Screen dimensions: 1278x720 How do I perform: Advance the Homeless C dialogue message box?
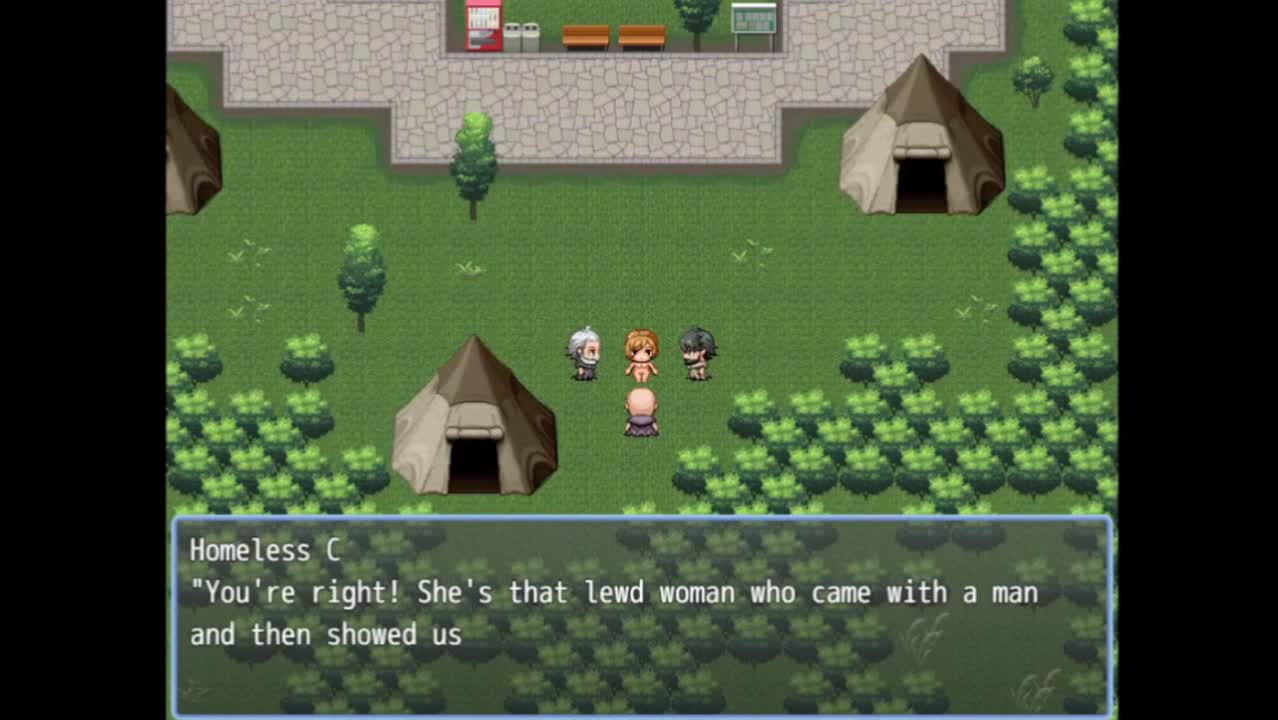click(x=641, y=614)
